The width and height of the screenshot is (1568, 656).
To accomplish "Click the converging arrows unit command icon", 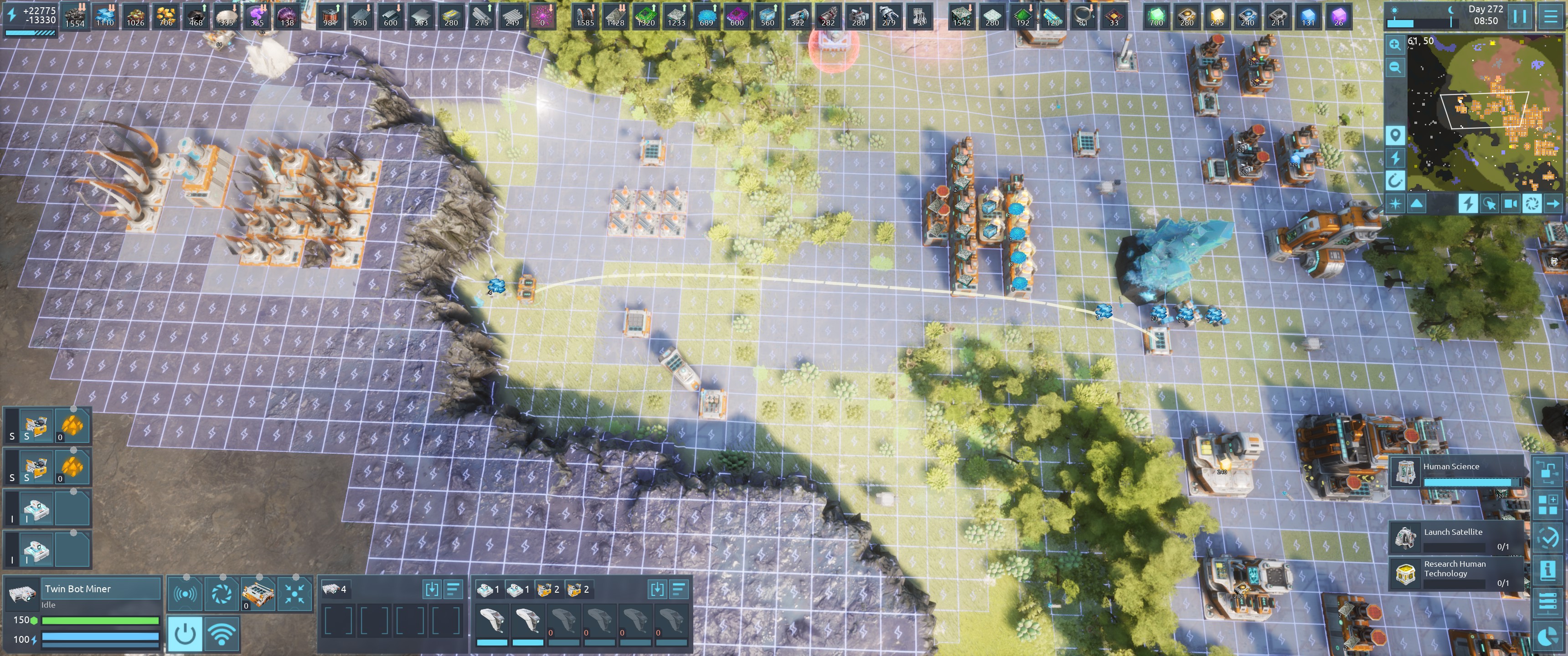I will (294, 594).
